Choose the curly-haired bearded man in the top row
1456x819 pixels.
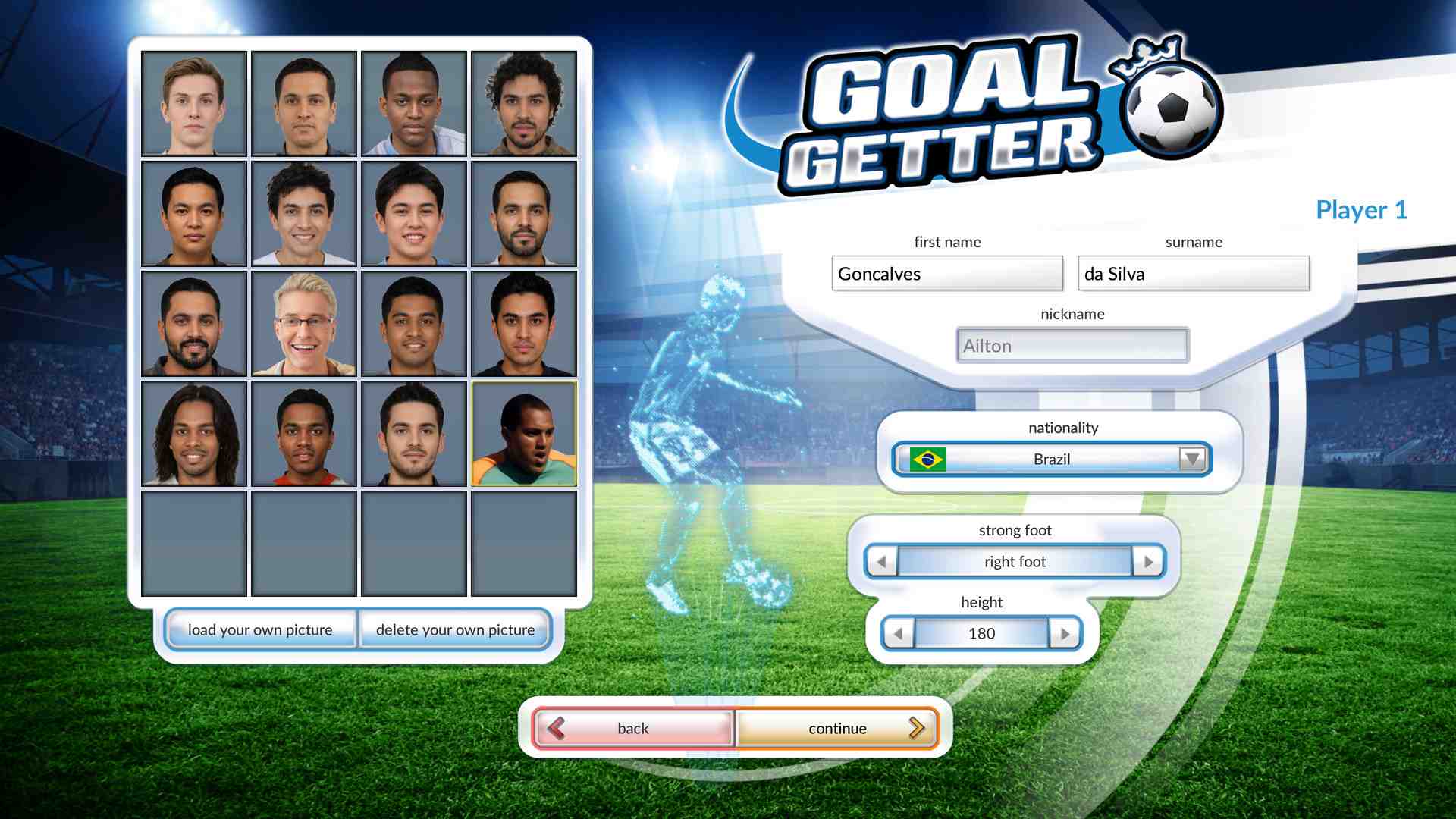click(x=524, y=104)
